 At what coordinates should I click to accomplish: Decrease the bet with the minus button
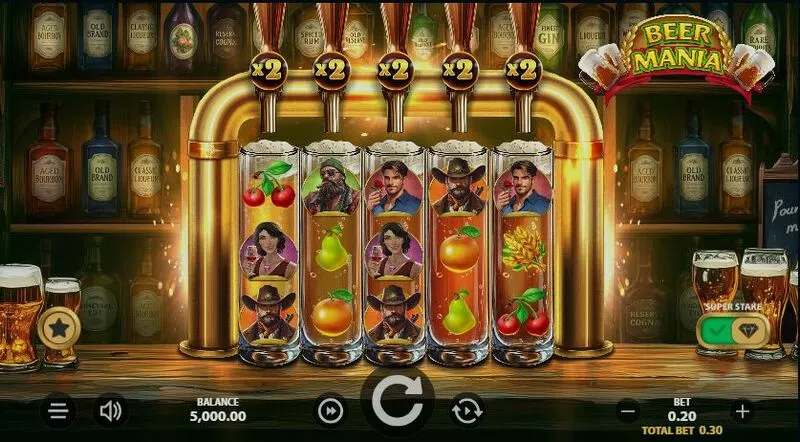pyautogui.click(x=628, y=410)
